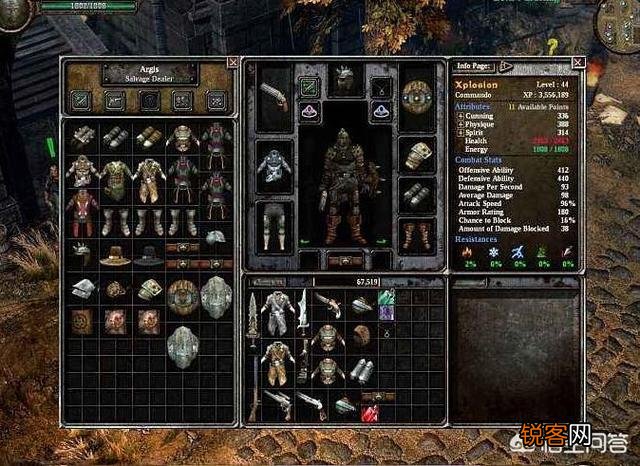Go to the next info page
The image size is (640, 466).
506,66
